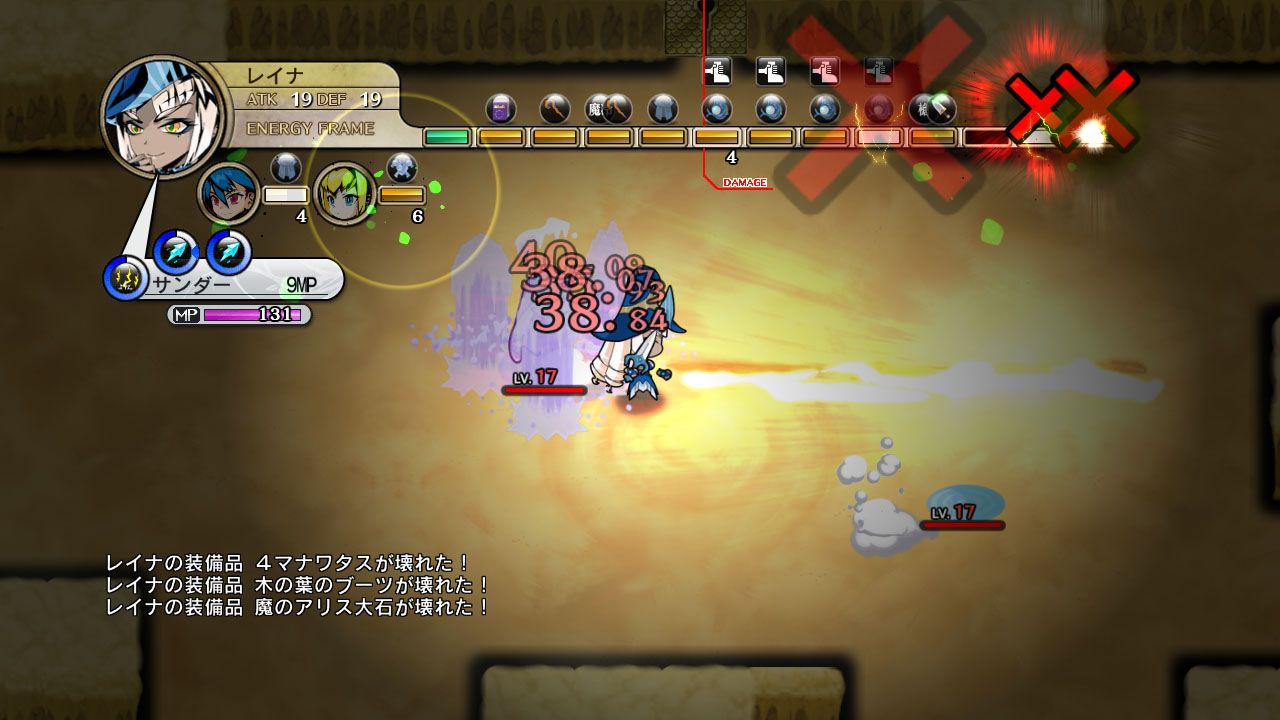Toggle the red faucet hand indicator
Screen dimensions: 1280x720
(825, 71)
